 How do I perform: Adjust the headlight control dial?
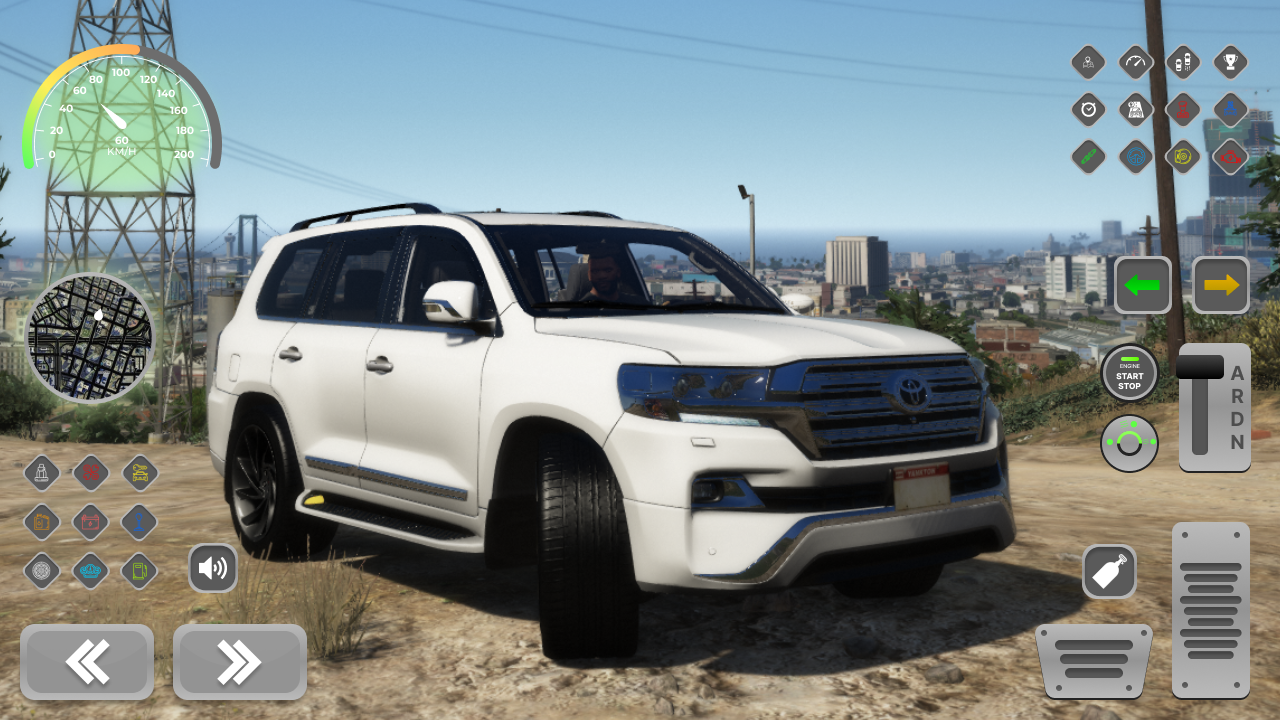(1129, 443)
